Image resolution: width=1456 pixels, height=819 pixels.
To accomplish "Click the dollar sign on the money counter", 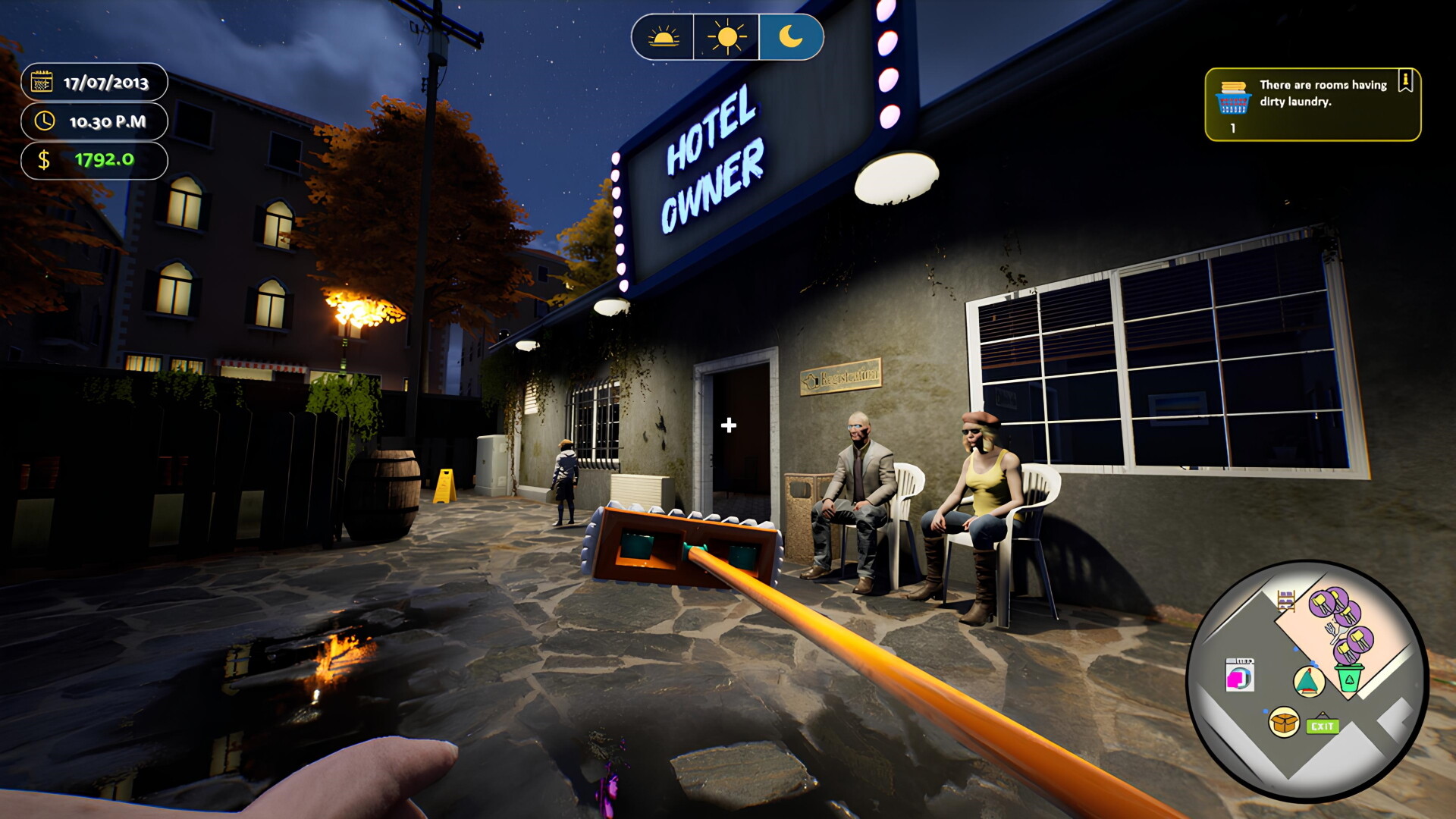I will point(43,161).
